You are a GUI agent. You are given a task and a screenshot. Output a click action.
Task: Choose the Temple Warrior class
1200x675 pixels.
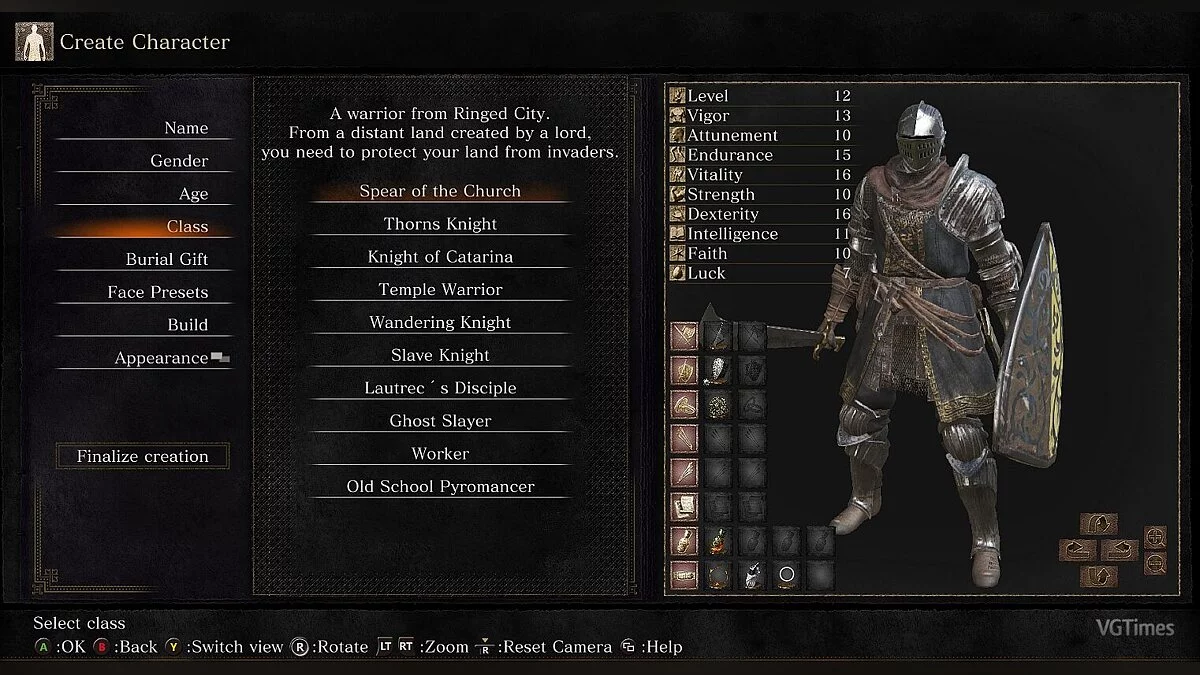440,290
